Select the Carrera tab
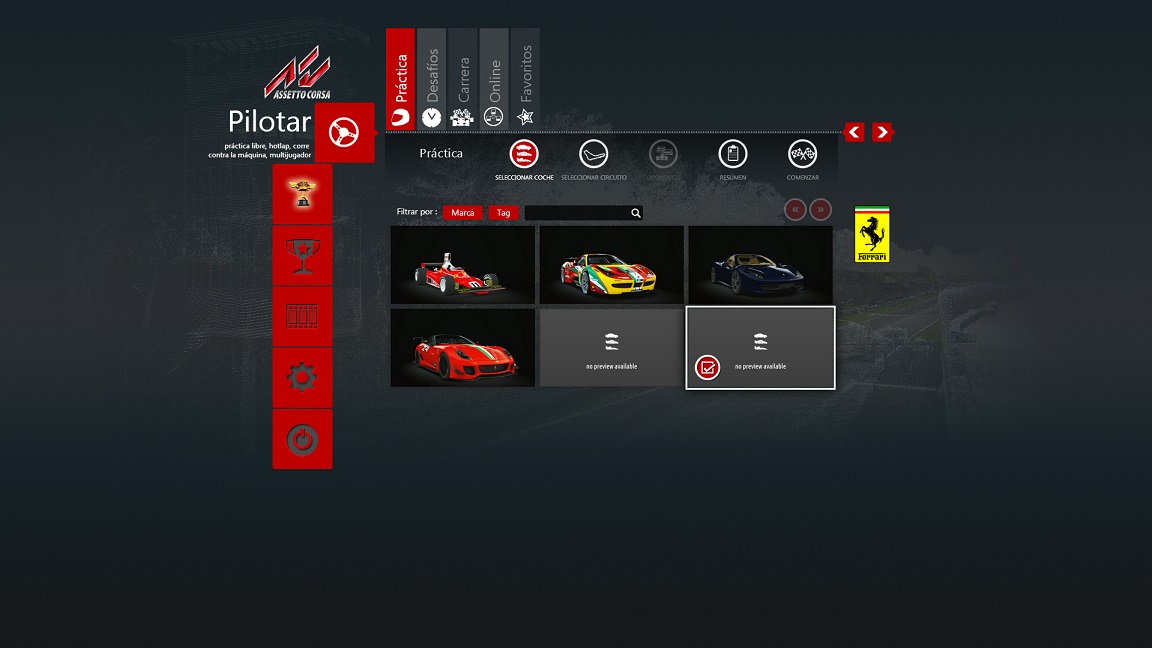The height and width of the screenshot is (648, 1152). click(462, 80)
